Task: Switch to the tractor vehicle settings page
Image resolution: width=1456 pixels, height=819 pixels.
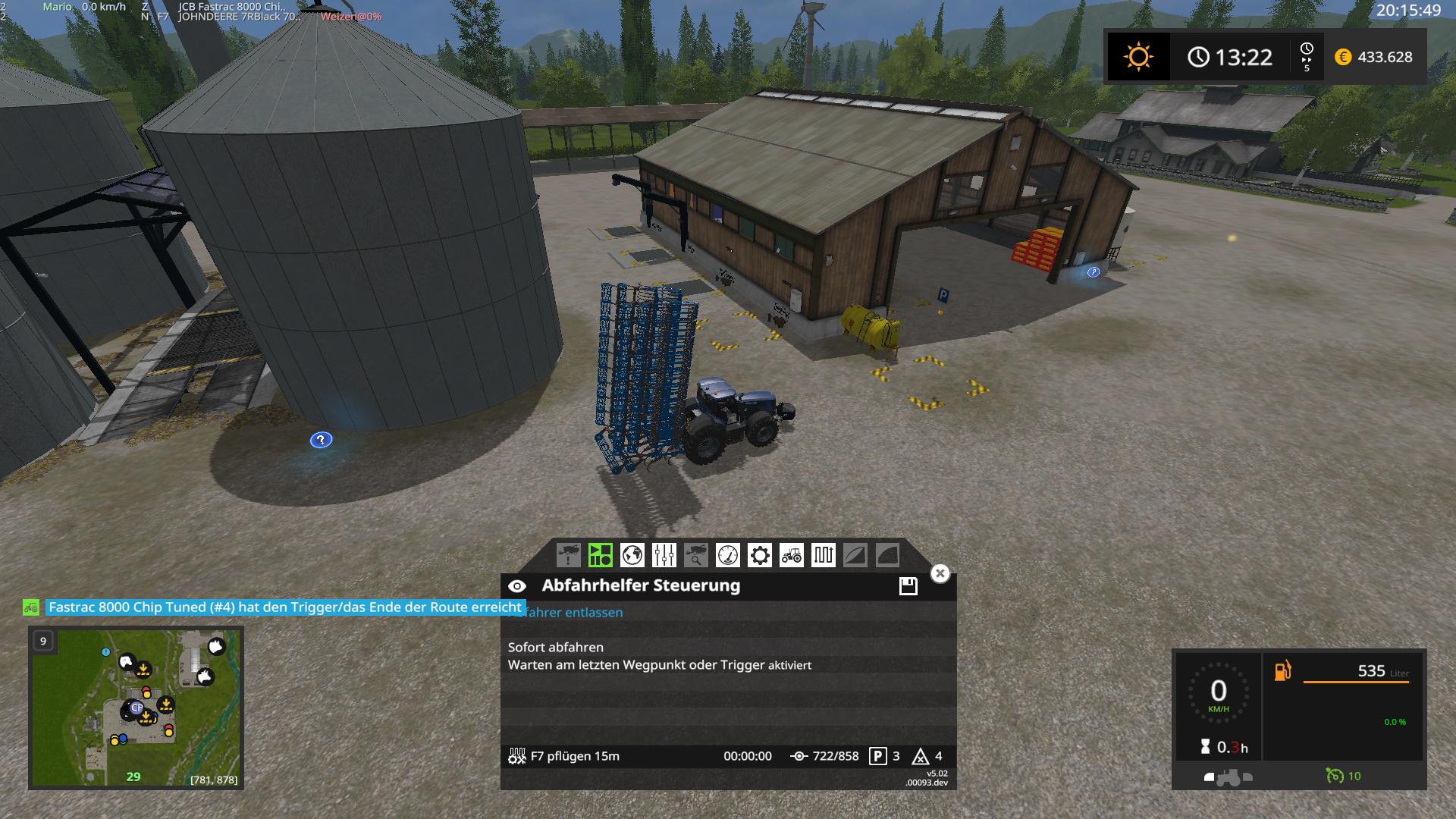Action: tap(791, 555)
